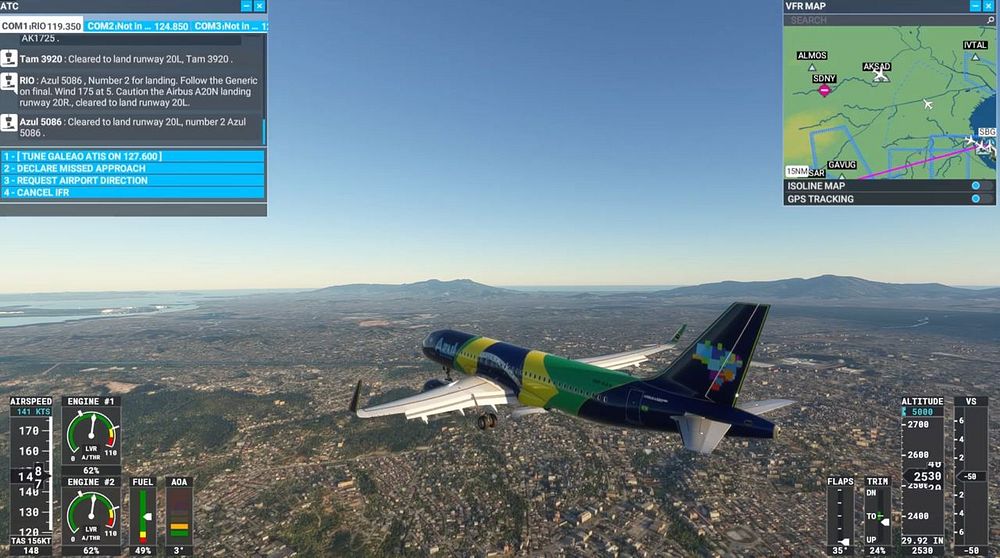Toggle the GPS Tracking switch
The image size is (1000, 558).
(x=976, y=199)
